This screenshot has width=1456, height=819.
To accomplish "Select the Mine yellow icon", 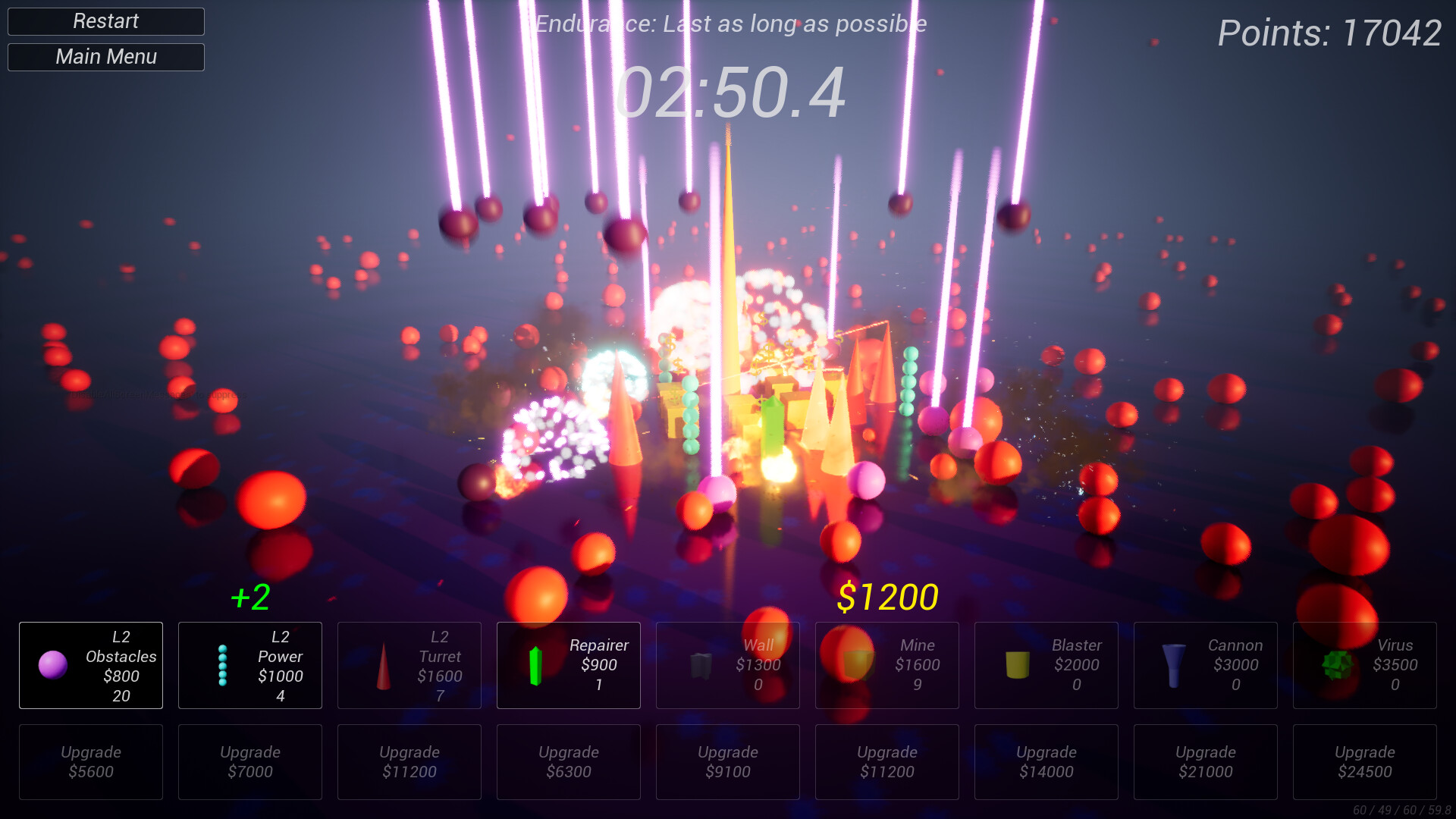I will tap(857, 665).
